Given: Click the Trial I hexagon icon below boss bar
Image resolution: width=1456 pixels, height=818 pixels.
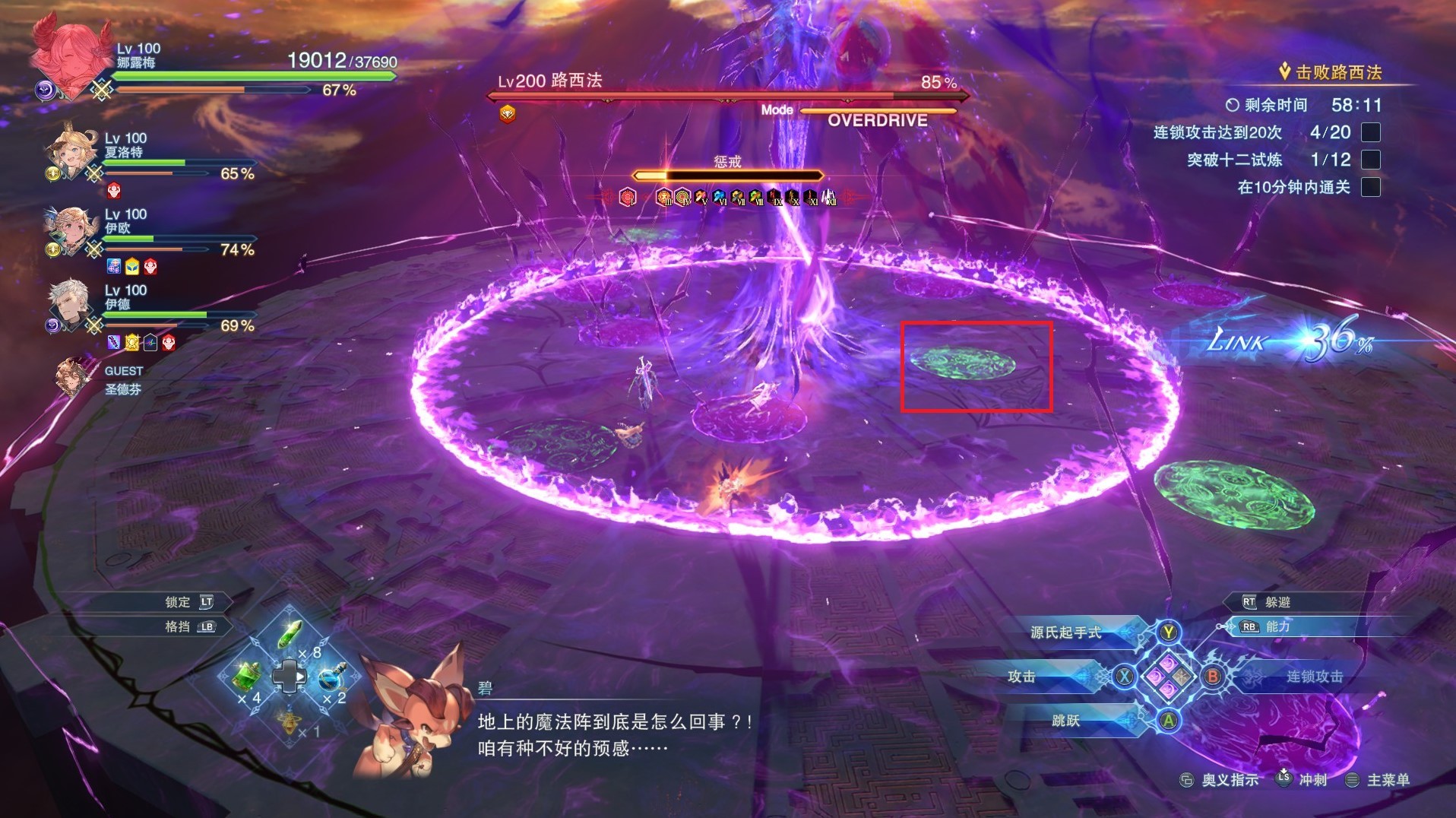Looking at the screenshot, I should 628,196.
